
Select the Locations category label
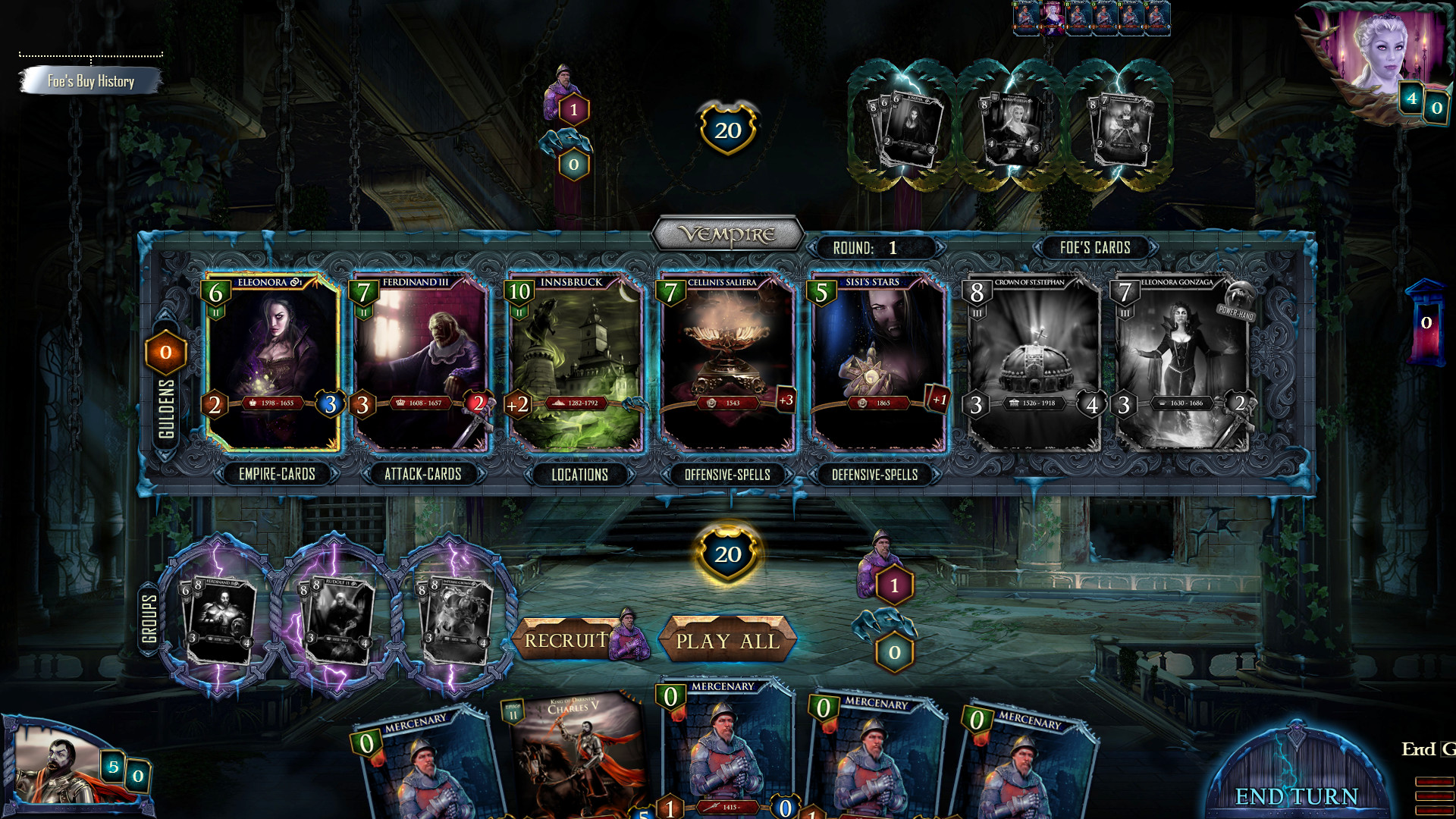coord(581,475)
